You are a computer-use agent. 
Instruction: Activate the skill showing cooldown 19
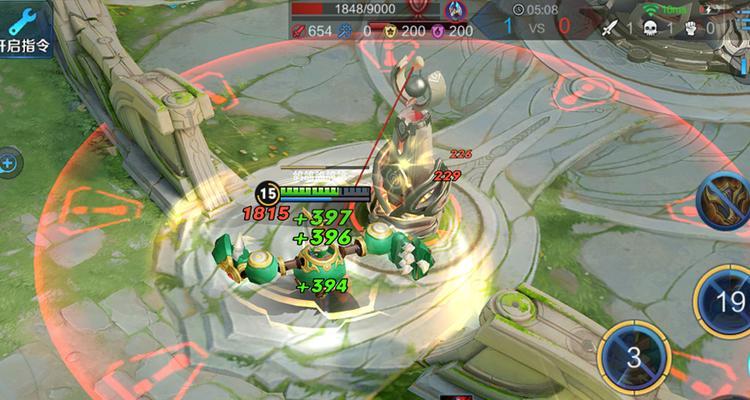[729, 302]
